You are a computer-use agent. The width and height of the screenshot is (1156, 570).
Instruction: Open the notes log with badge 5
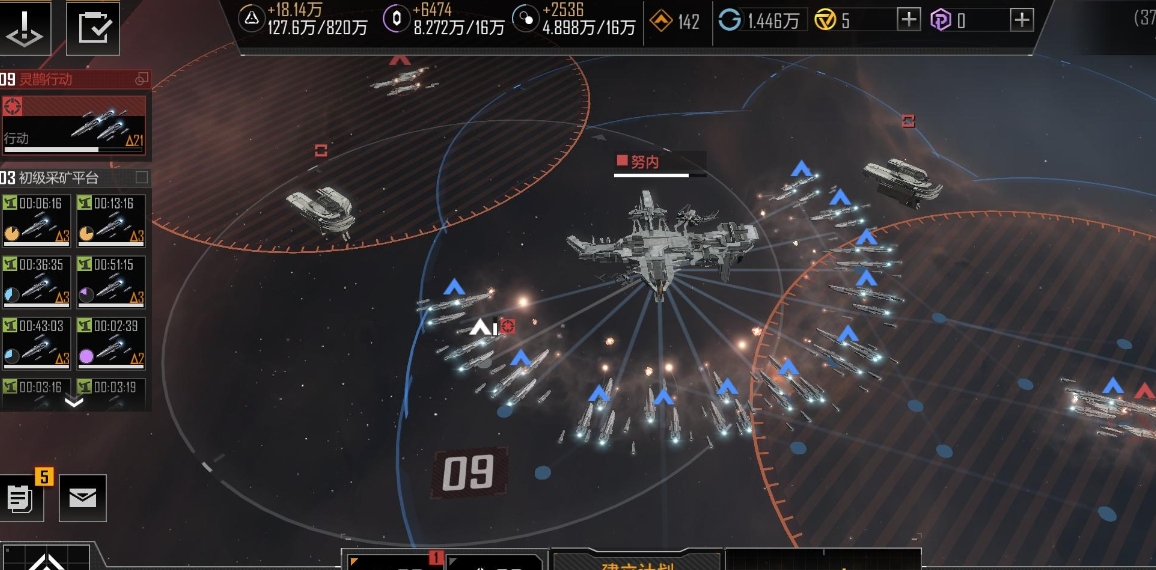[x=20, y=497]
